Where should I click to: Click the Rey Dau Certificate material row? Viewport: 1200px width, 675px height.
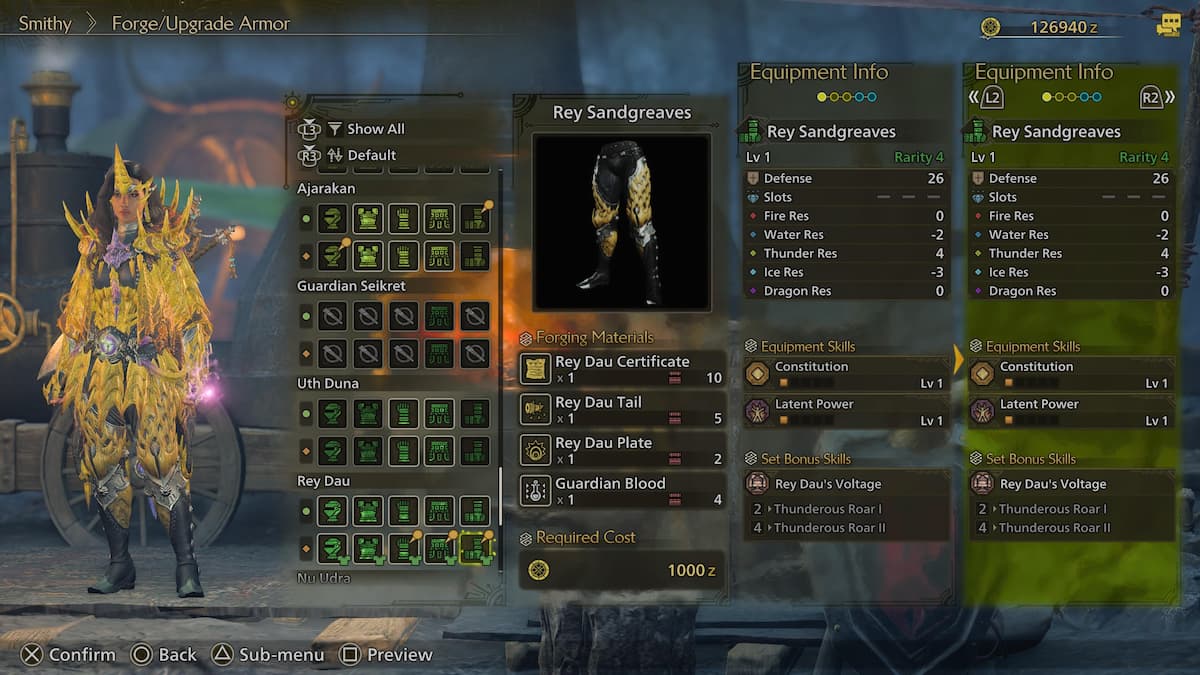pos(622,369)
